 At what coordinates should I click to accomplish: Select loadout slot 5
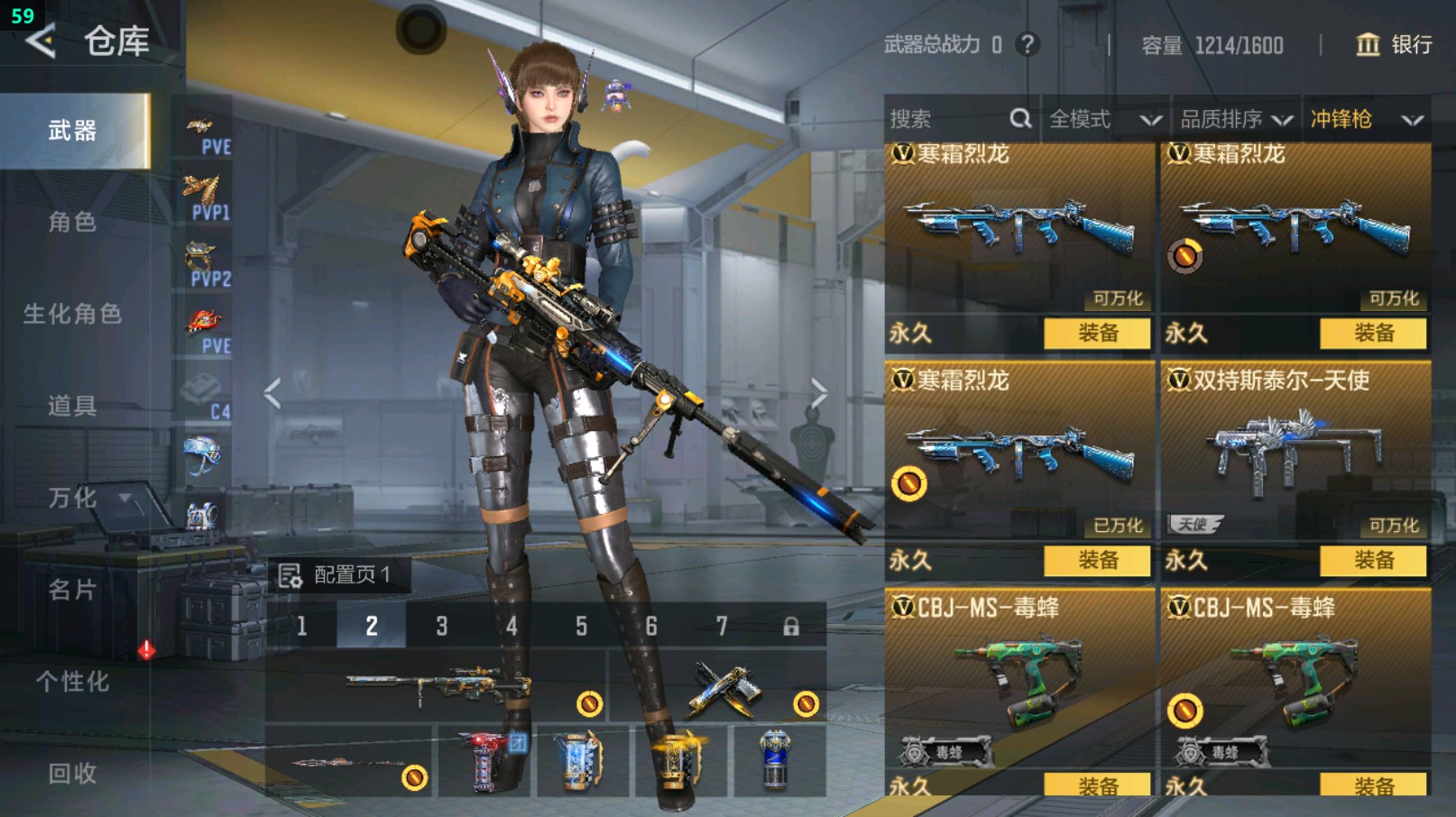581,626
